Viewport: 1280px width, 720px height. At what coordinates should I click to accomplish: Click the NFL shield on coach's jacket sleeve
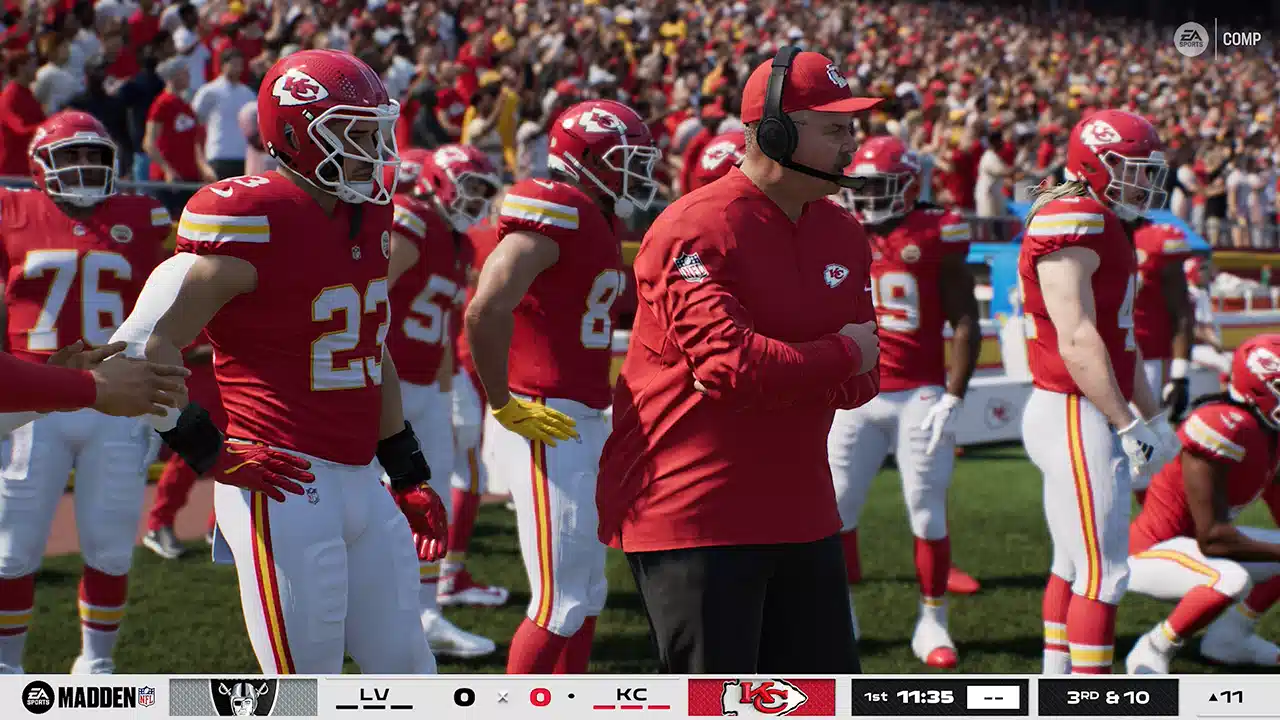click(690, 266)
